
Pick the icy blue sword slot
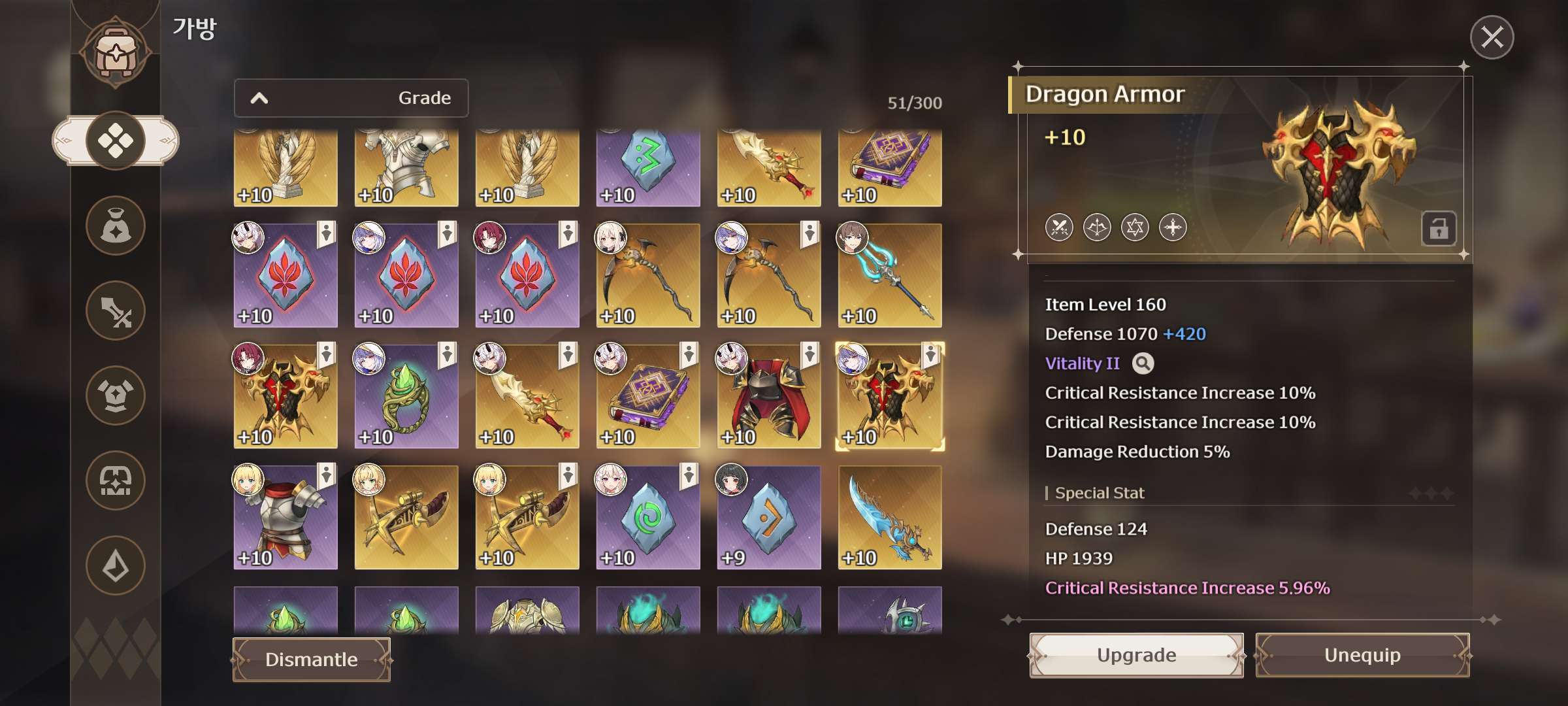pyautogui.click(x=890, y=518)
